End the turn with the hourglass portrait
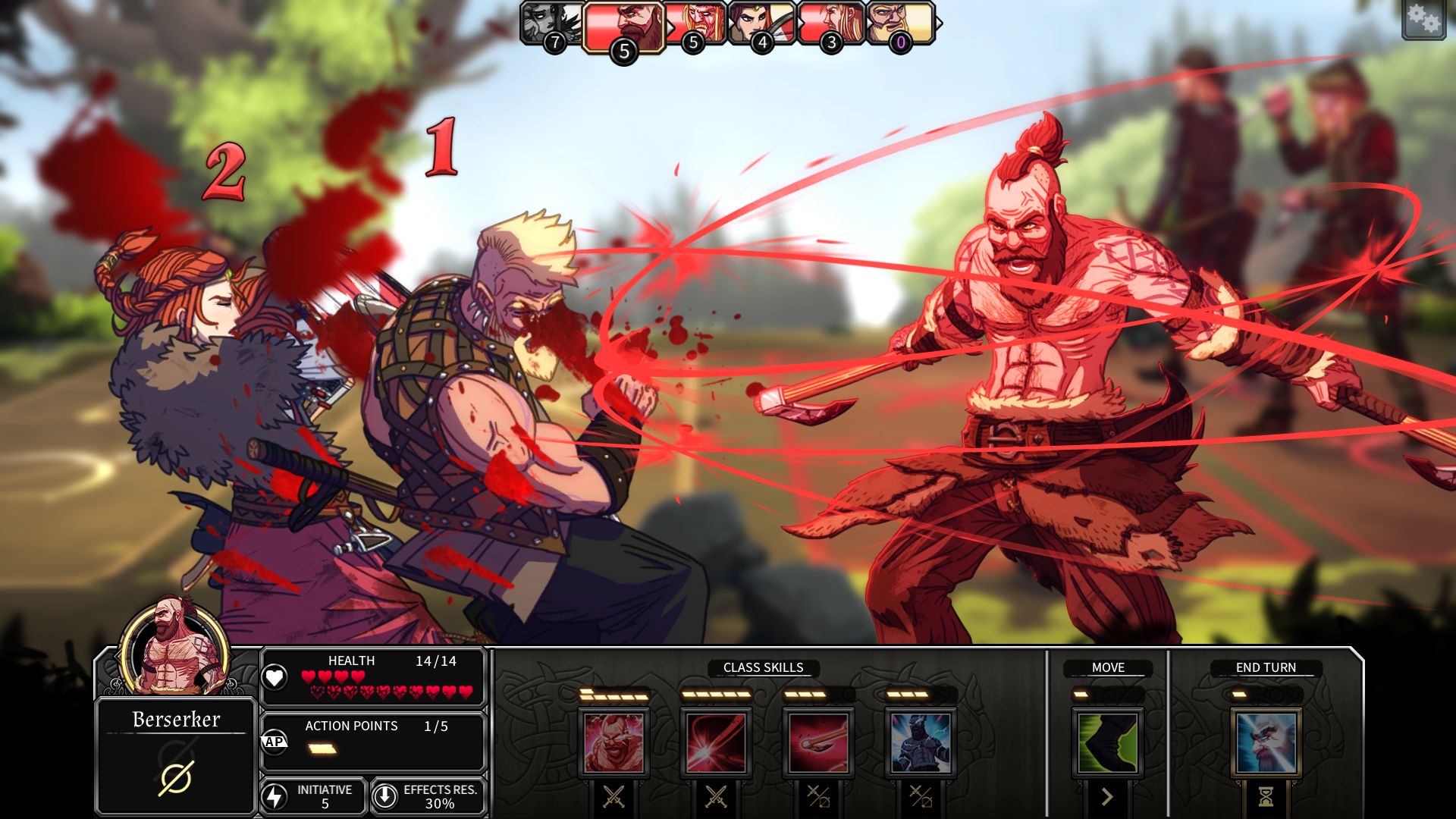1456x819 pixels. 1265,742
